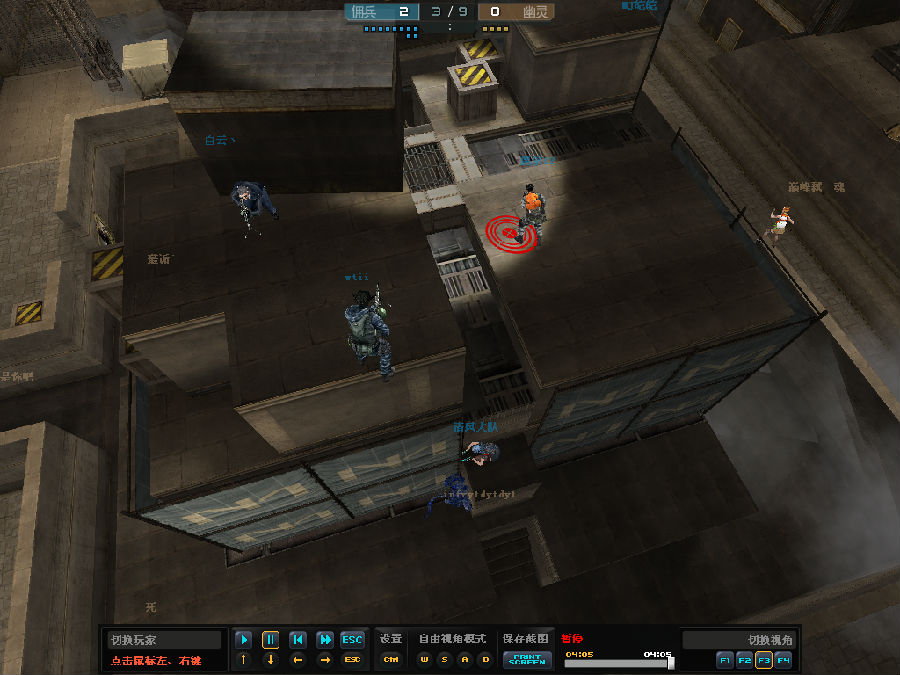This screenshot has height=675, width=900.
Task: Select the highlighted F3 camera view
Action: (x=764, y=660)
